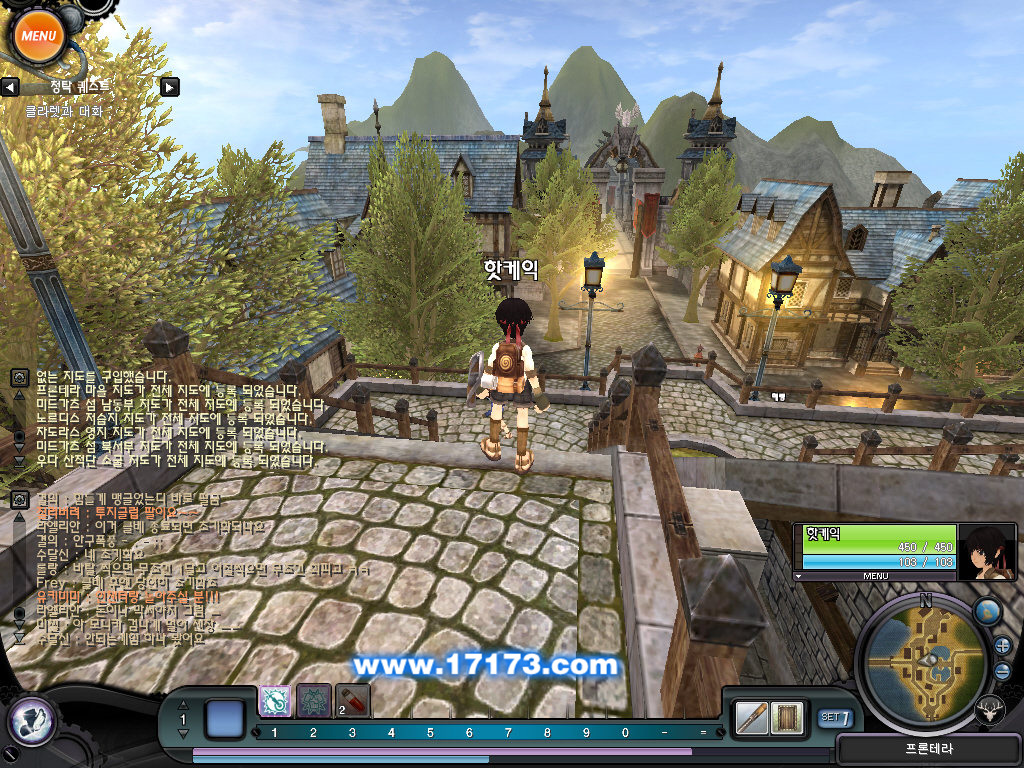Zoom in the minimap with plus button

tap(1002, 645)
